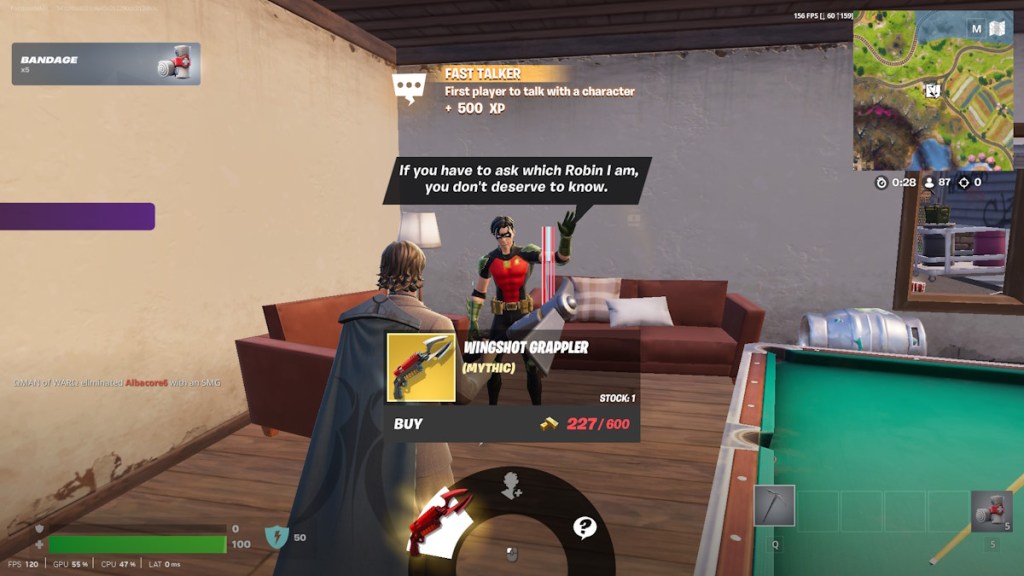
Task: Choose the red grappler option on the wheel
Action: click(x=441, y=517)
